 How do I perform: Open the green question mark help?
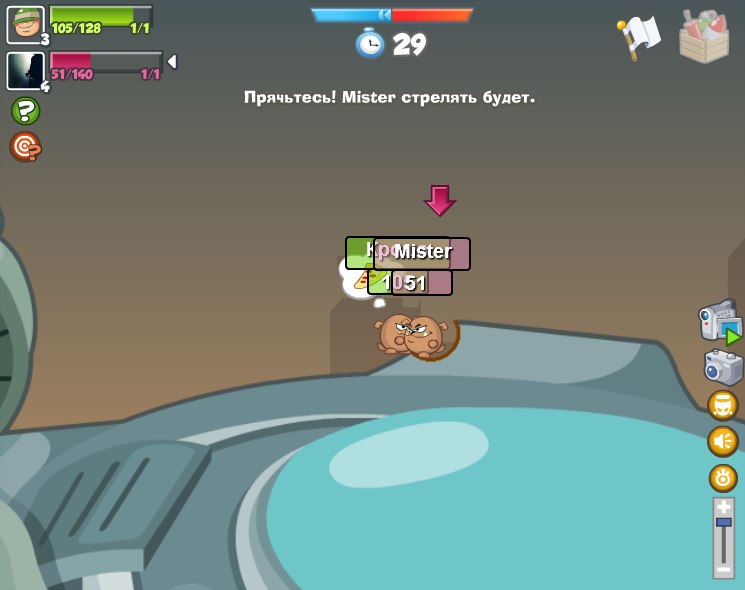click(x=25, y=111)
